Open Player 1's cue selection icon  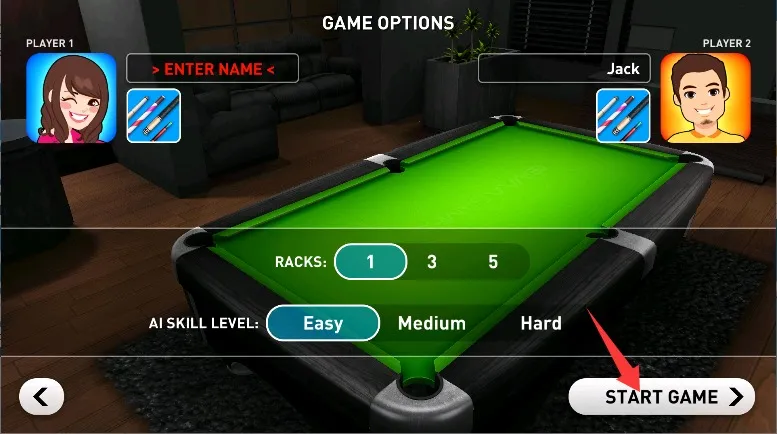(153, 115)
